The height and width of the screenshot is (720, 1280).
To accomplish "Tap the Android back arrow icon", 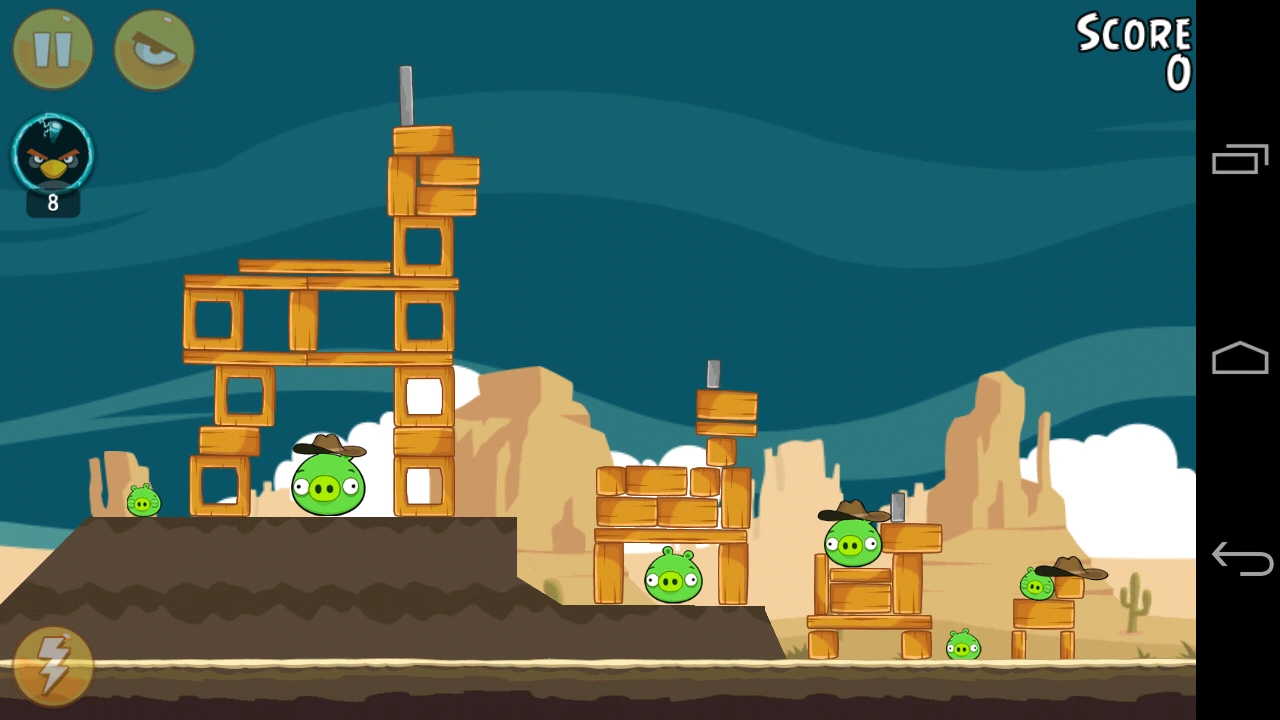I will (x=1240, y=558).
